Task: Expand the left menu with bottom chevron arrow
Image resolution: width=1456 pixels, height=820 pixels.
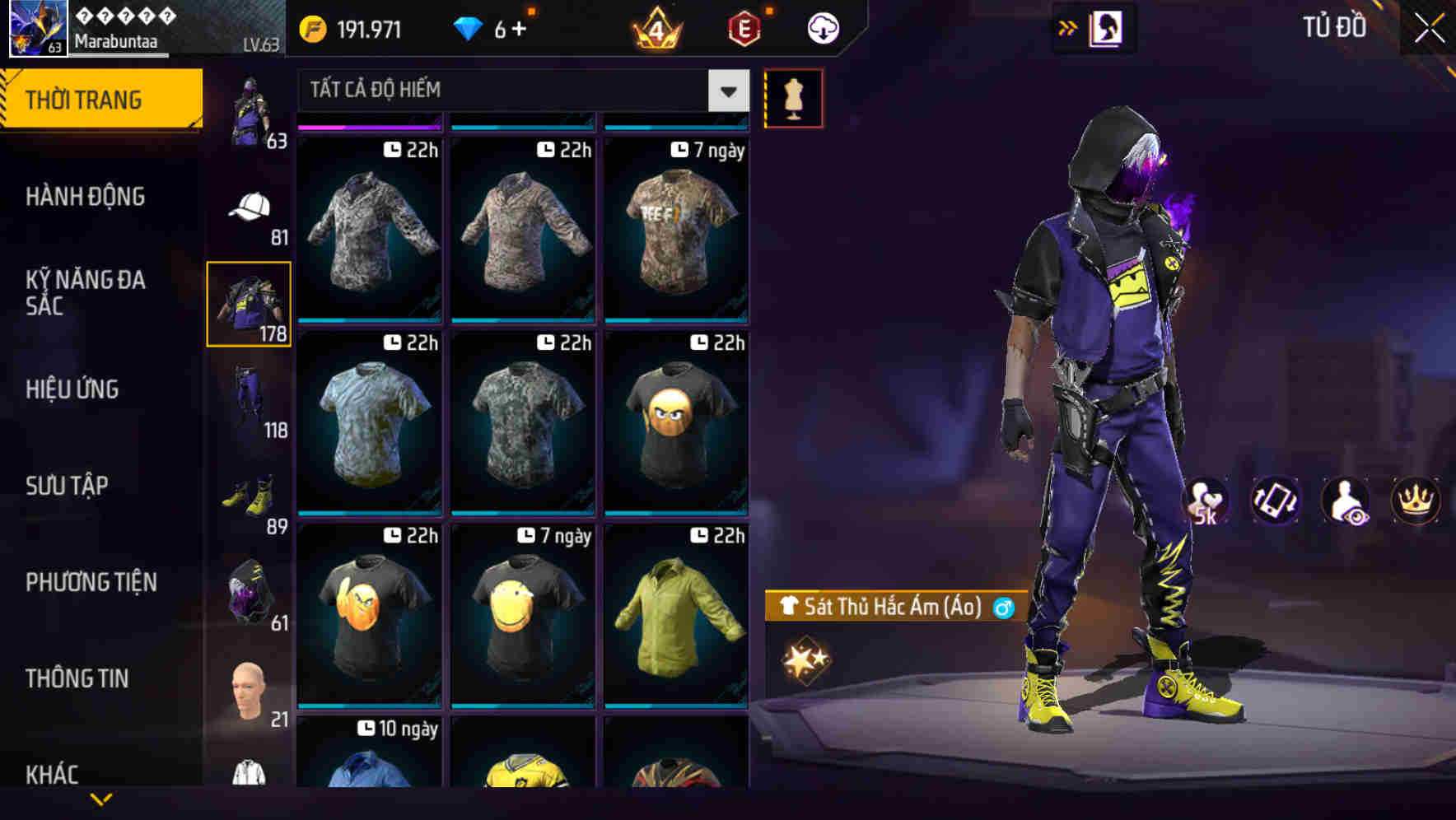Action: [x=100, y=799]
